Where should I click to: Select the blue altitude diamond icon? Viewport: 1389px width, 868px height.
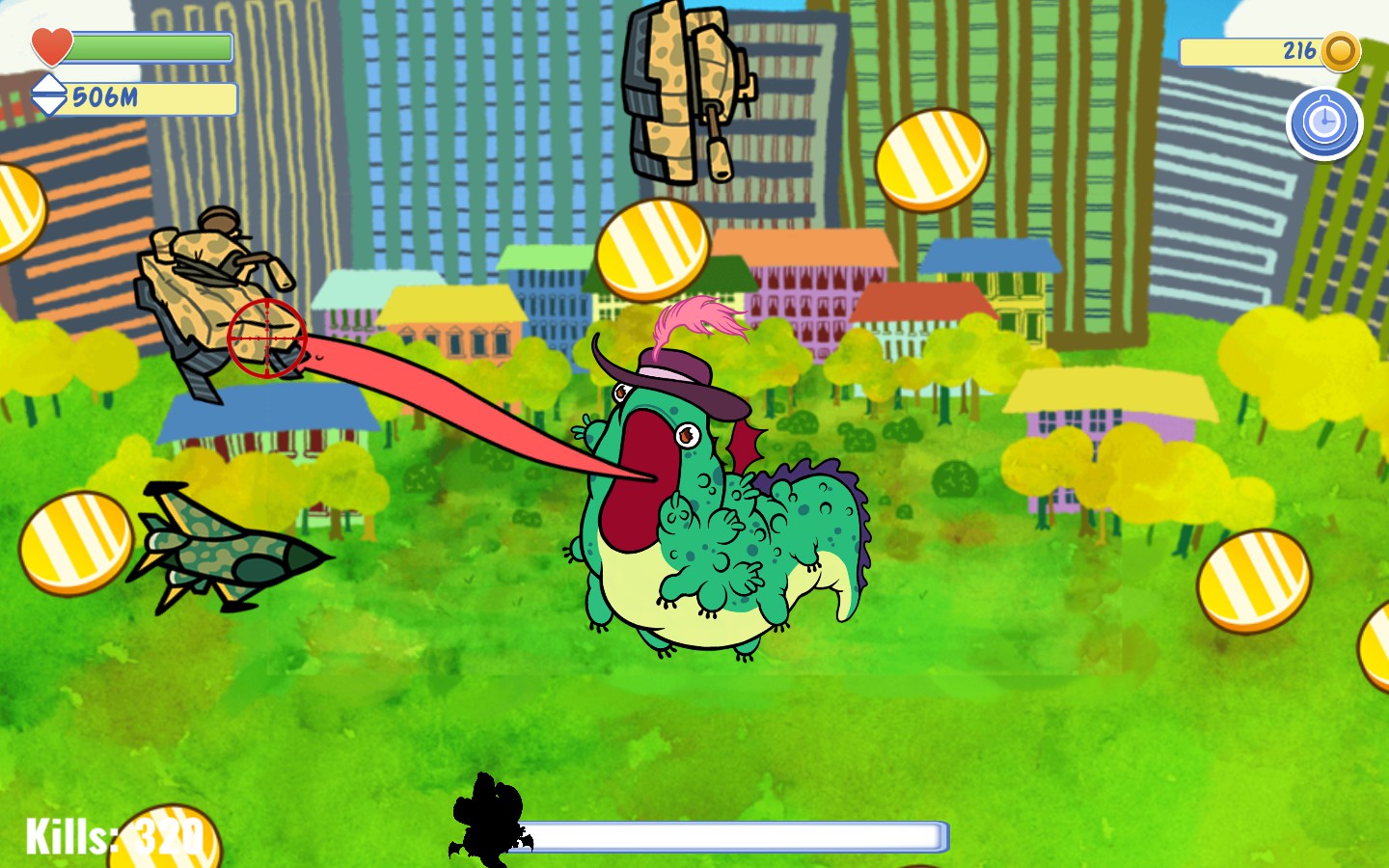(x=49, y=96)
